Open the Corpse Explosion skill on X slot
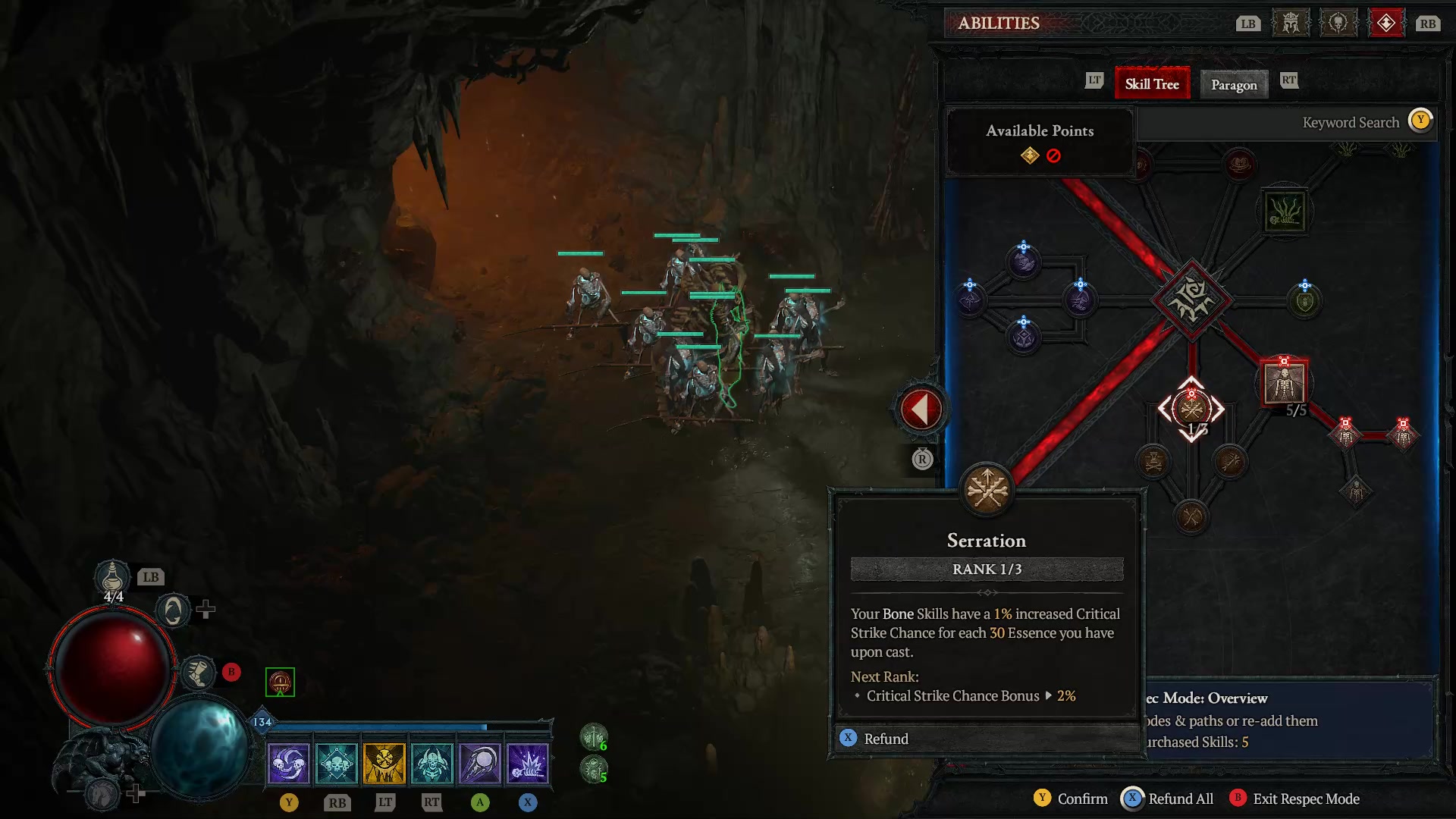This screenshot has height=819, width=1456. (528, 763)
